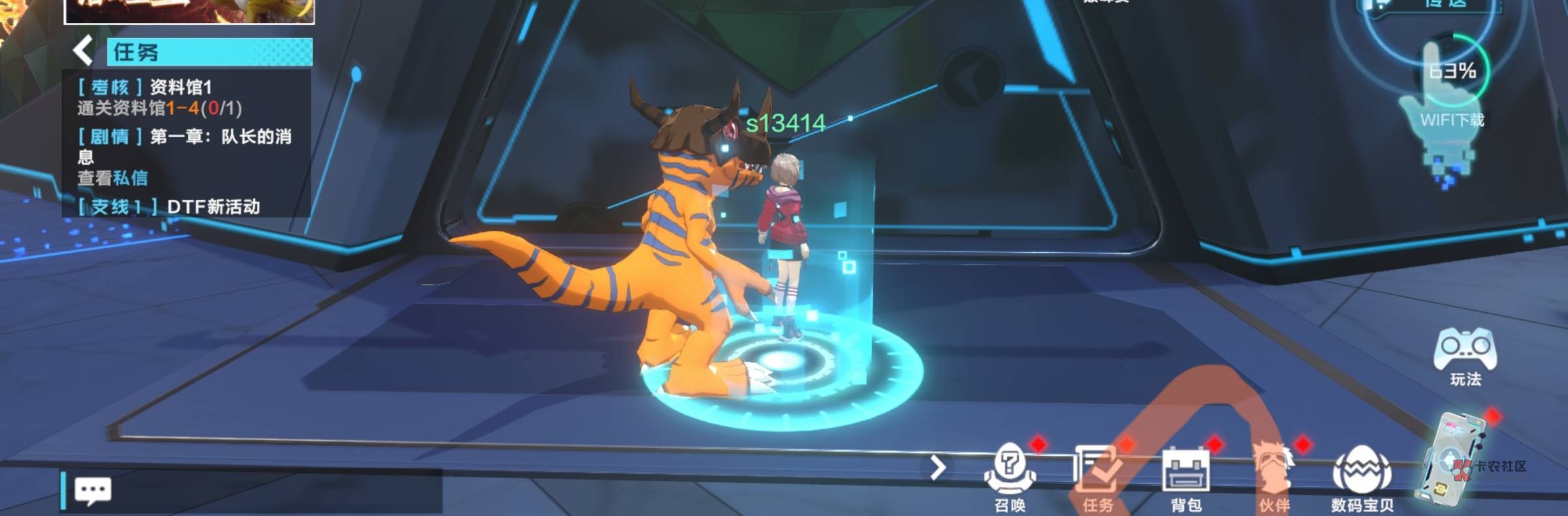Open the 背包 backpack
The image size is (1568, 516).
(x=1186, y=477)
